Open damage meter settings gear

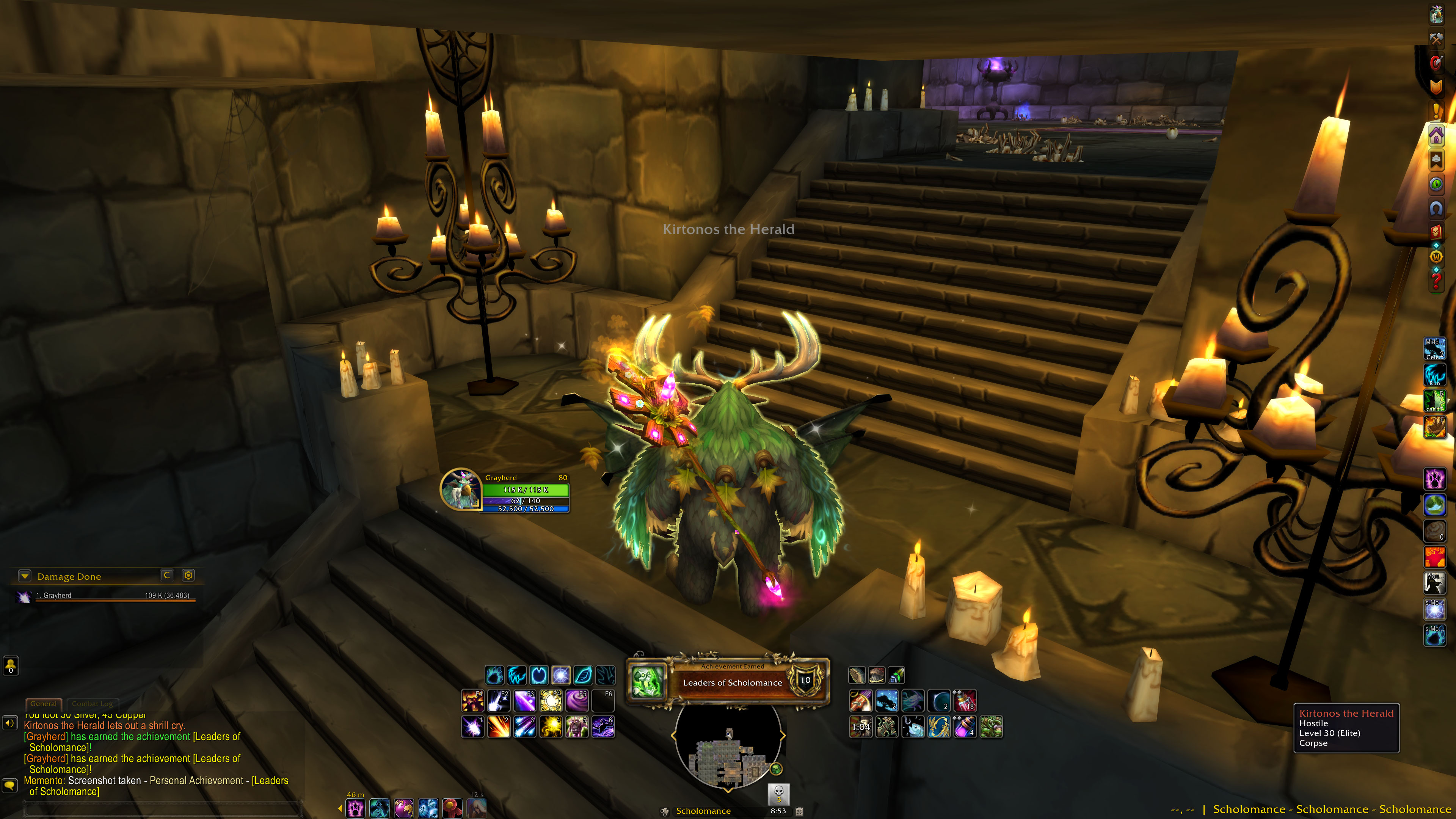(188, 576)
